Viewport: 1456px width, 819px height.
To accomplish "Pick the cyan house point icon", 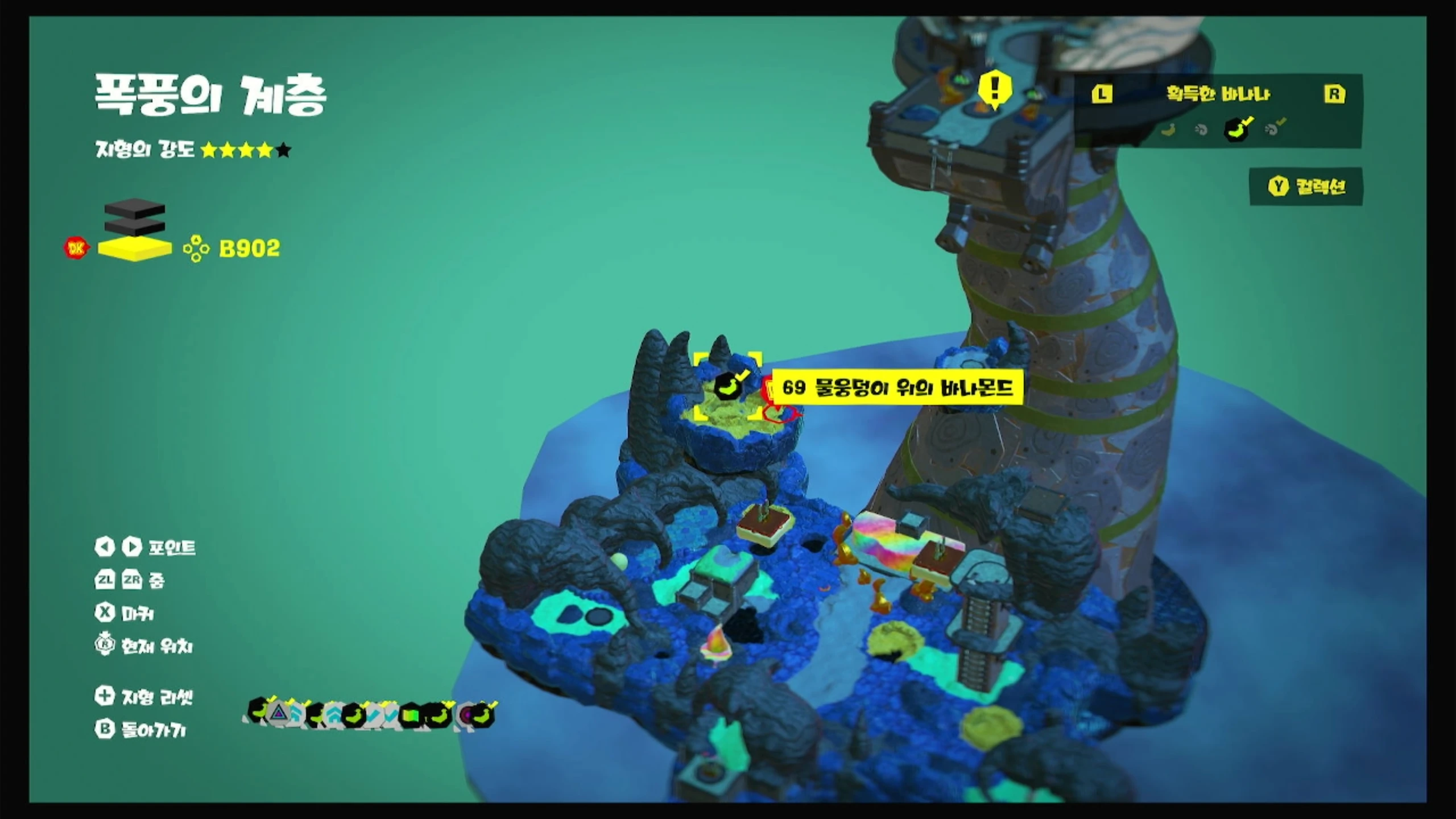I will coord(333,715).
